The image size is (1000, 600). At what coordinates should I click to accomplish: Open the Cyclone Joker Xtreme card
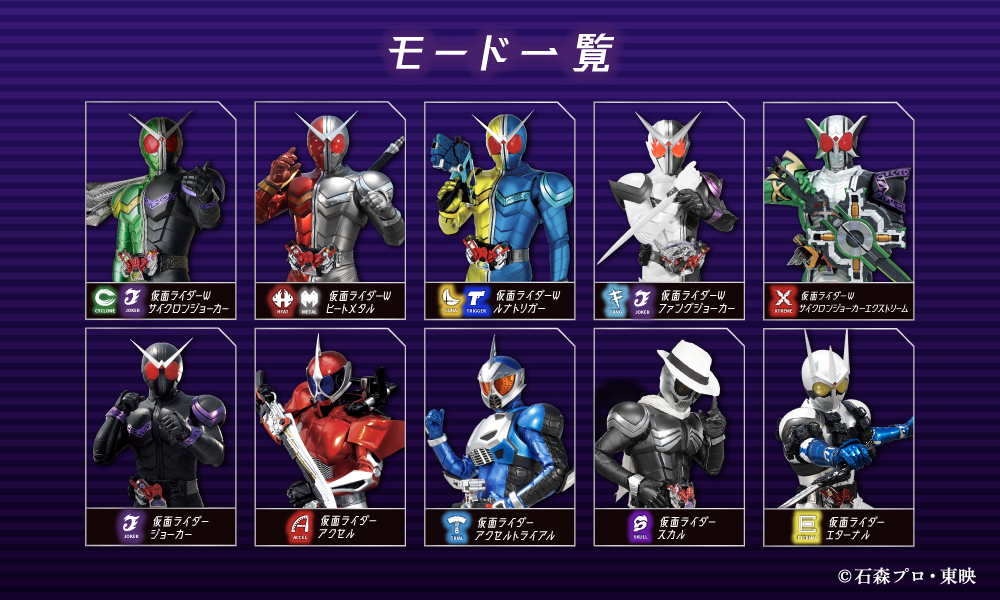click(839, 210)
